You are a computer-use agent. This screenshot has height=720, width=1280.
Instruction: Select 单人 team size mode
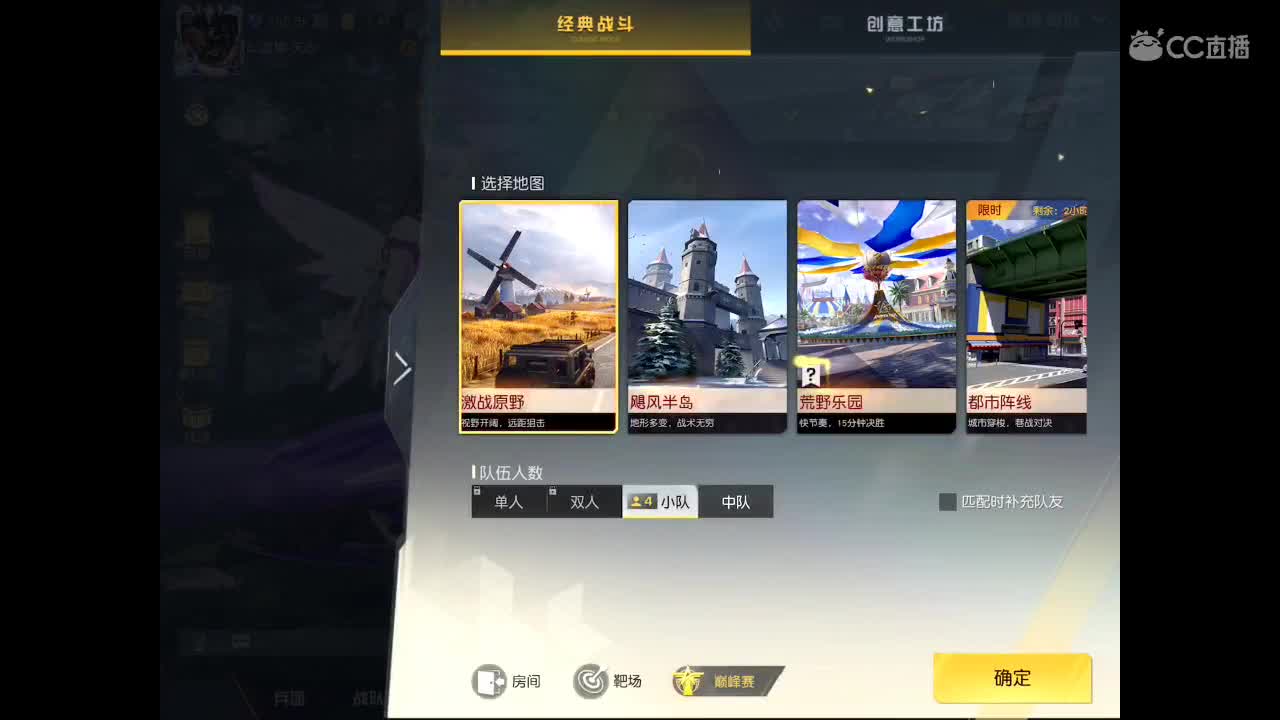coord(508,501)
